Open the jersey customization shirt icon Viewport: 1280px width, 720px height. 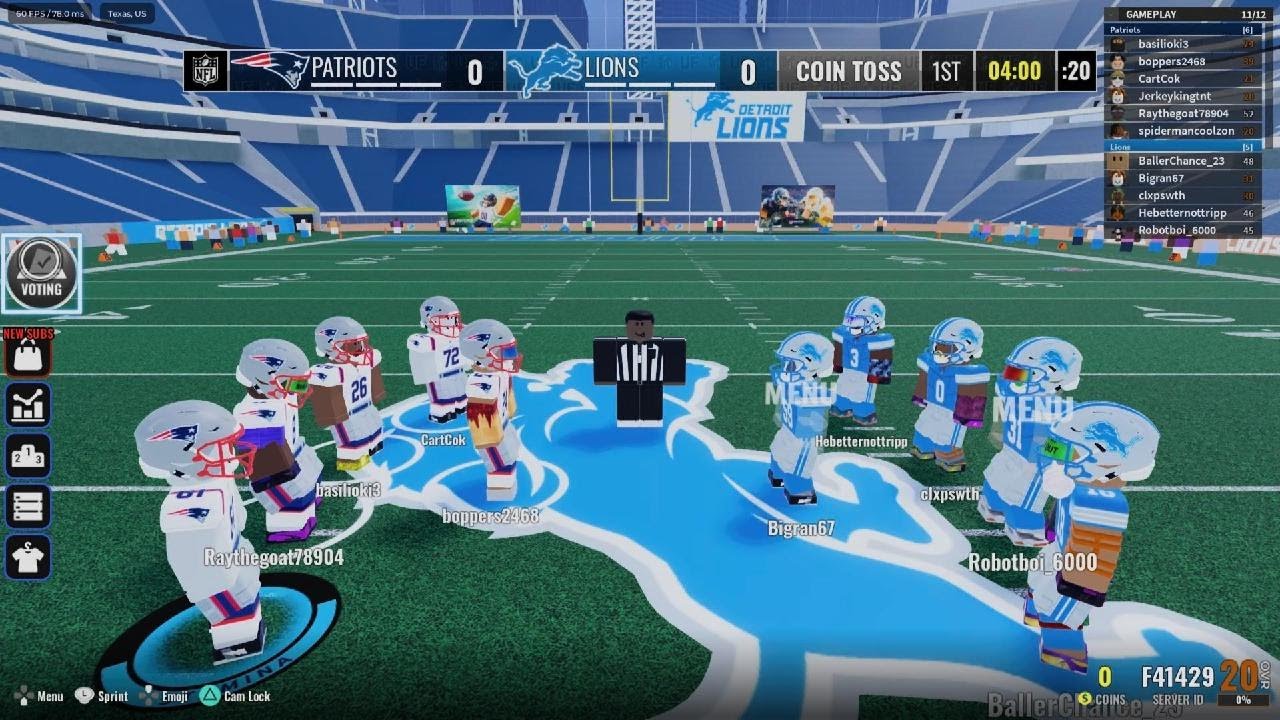[28, 558]
